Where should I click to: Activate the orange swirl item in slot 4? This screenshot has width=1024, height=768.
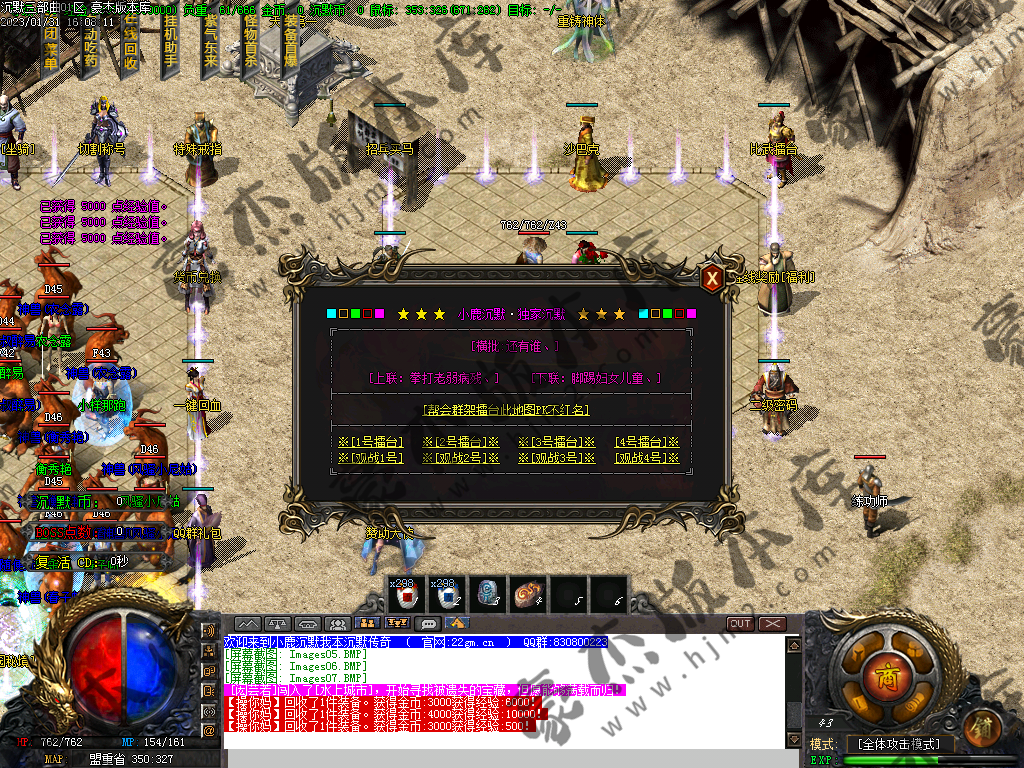point(528,595)
